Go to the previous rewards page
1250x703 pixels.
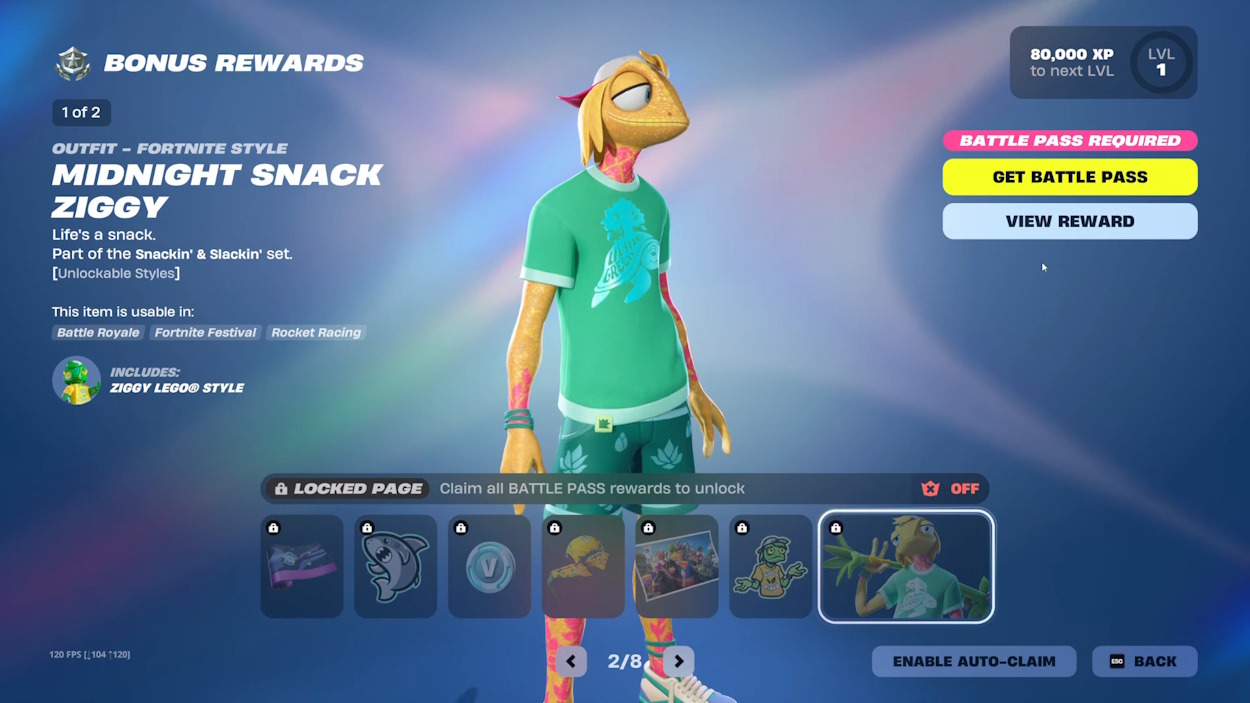click(x=571, y=661)
